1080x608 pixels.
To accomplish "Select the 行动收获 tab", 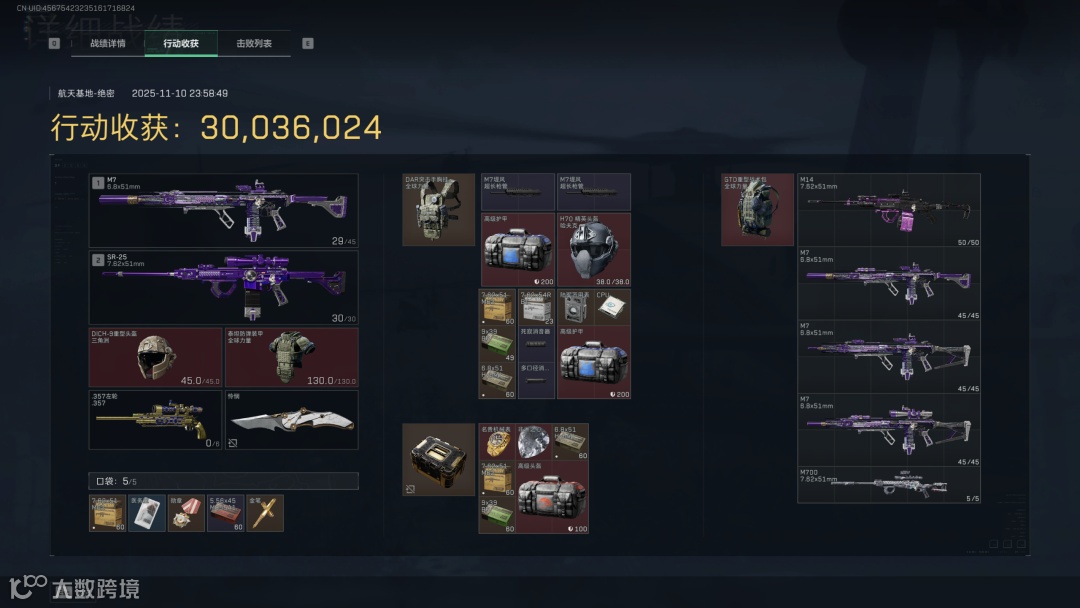I will click(181, 44).
